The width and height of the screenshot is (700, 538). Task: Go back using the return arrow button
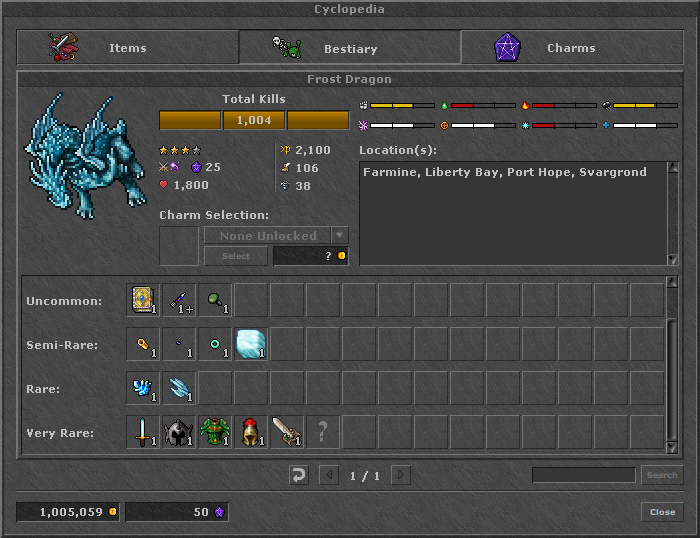(x=298, y=475)
